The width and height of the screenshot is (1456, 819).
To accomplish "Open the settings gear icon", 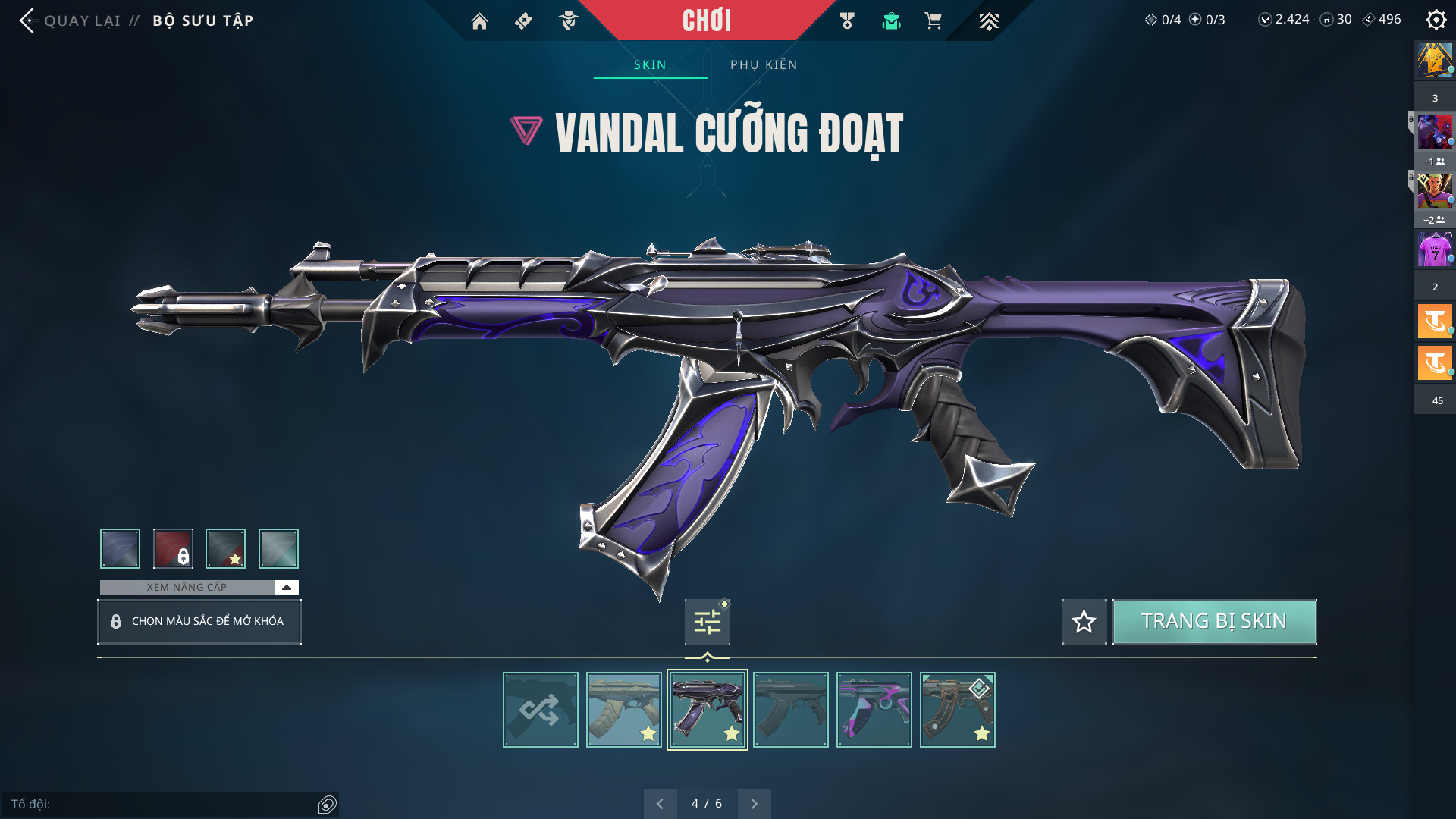I will (x=1436, y=20).
